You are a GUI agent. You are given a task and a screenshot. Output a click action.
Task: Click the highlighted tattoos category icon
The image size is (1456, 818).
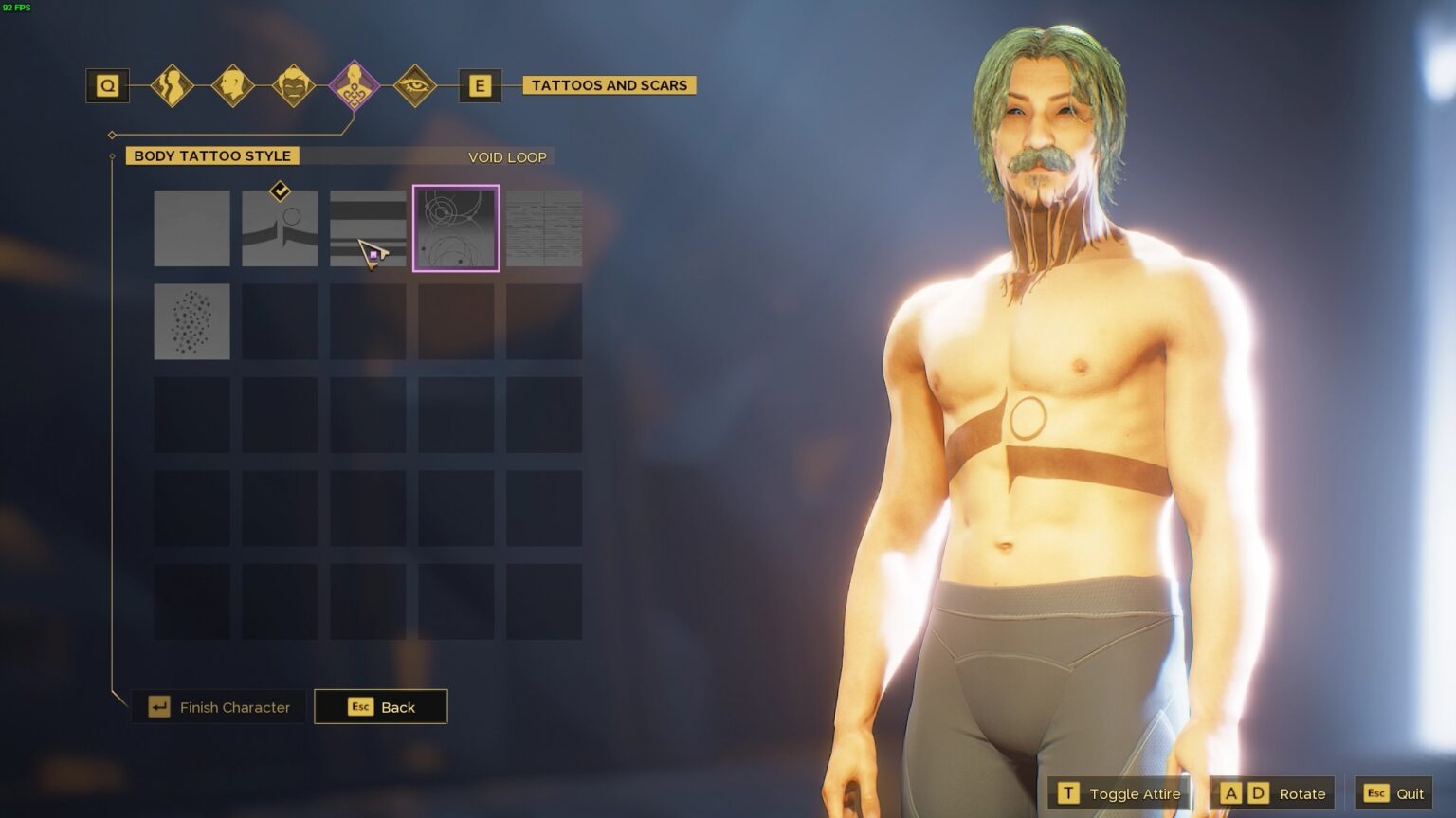355,85
